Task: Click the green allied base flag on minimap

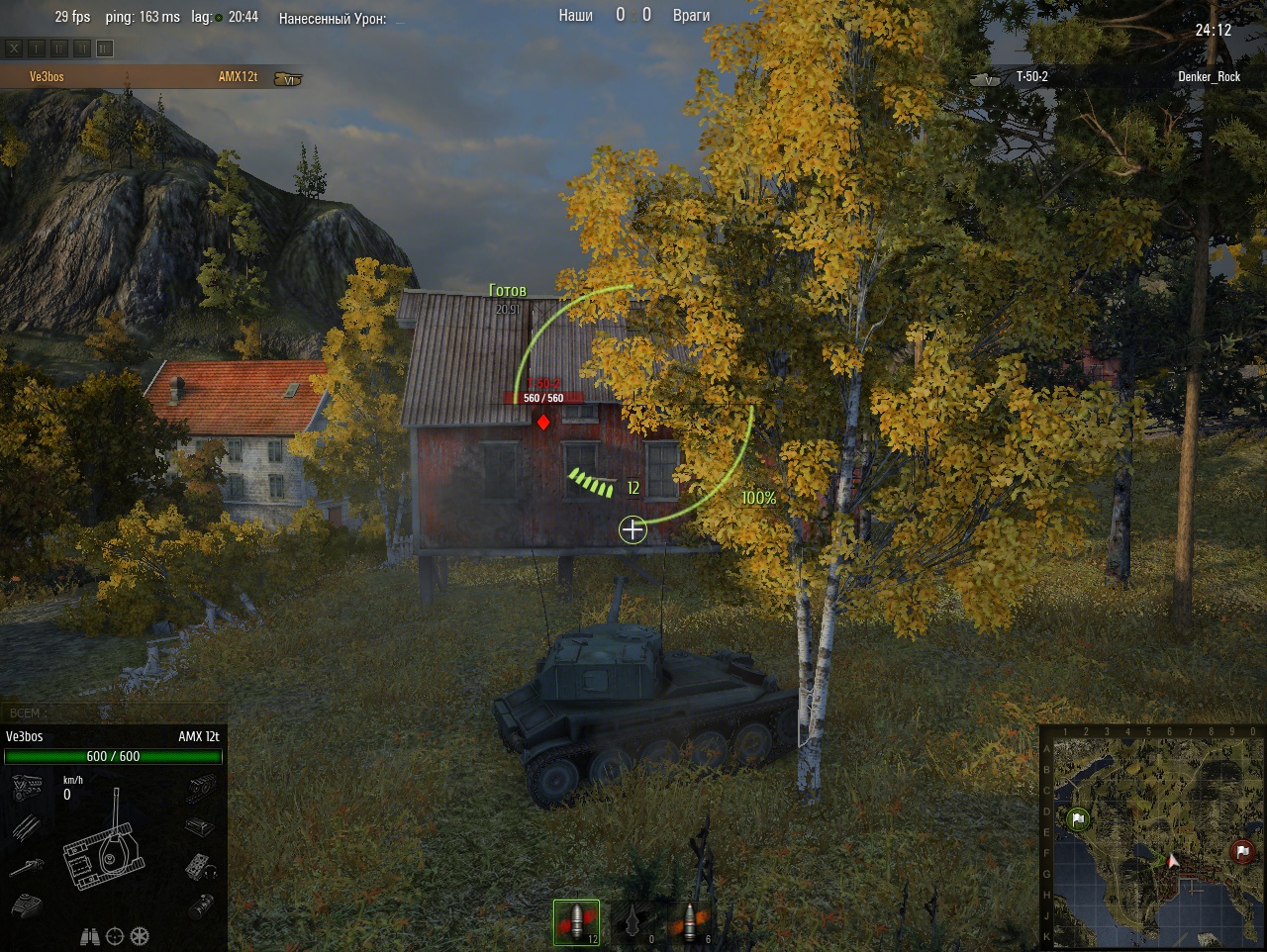Action: click(x=1078, y=819)
